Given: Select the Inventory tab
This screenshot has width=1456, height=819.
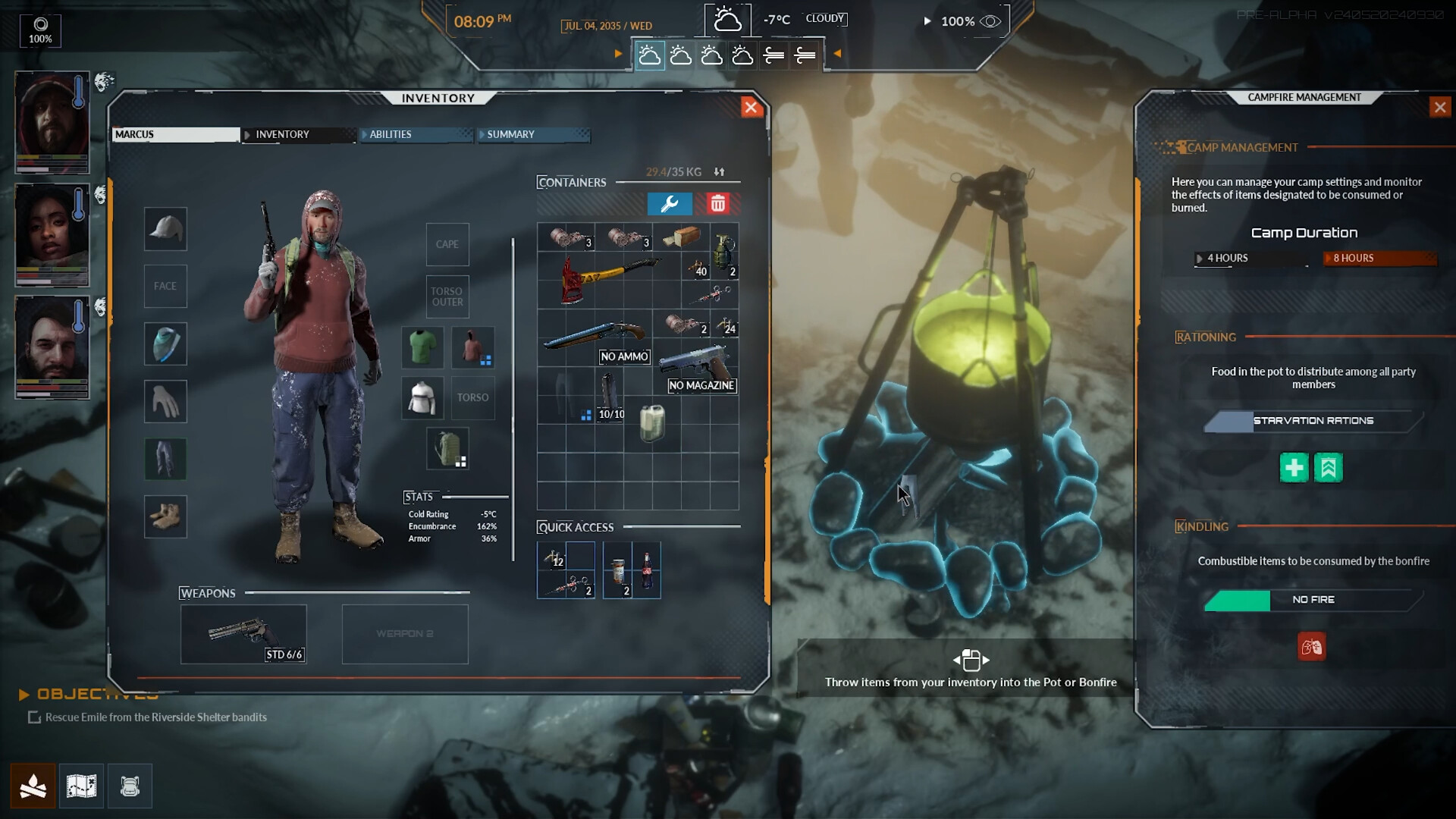Looking at the screenshot, I should (x=299, y=135).
